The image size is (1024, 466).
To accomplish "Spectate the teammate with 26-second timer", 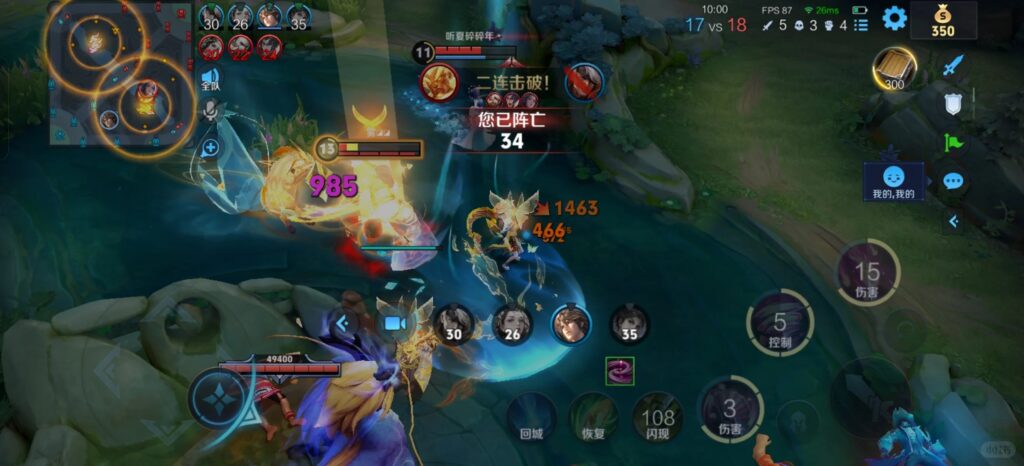I will [512, 324].
